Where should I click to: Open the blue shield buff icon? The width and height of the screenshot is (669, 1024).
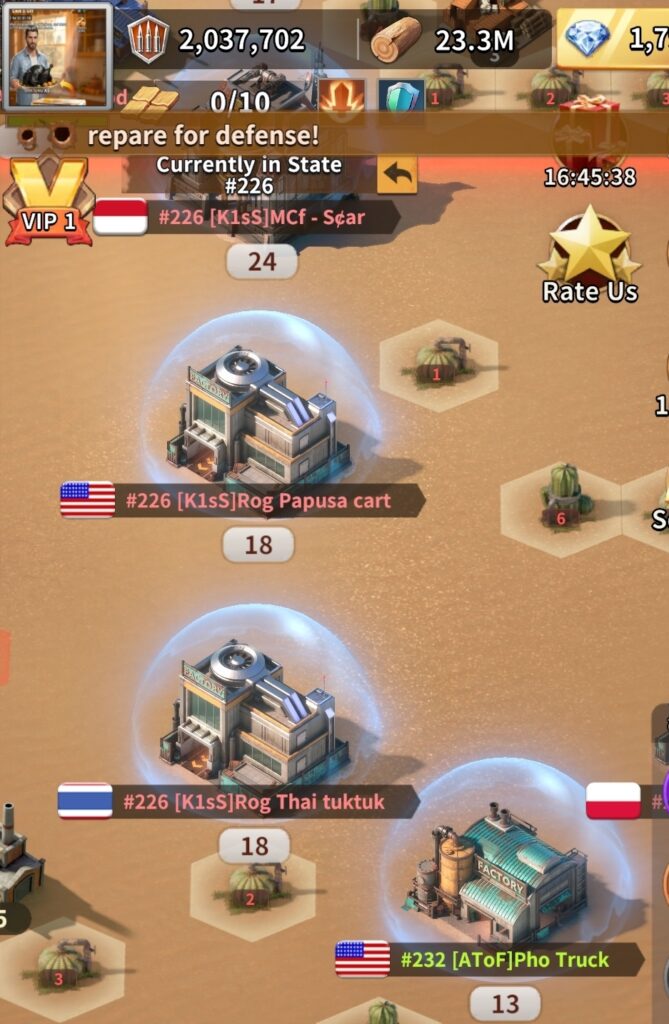click(402, 97)
